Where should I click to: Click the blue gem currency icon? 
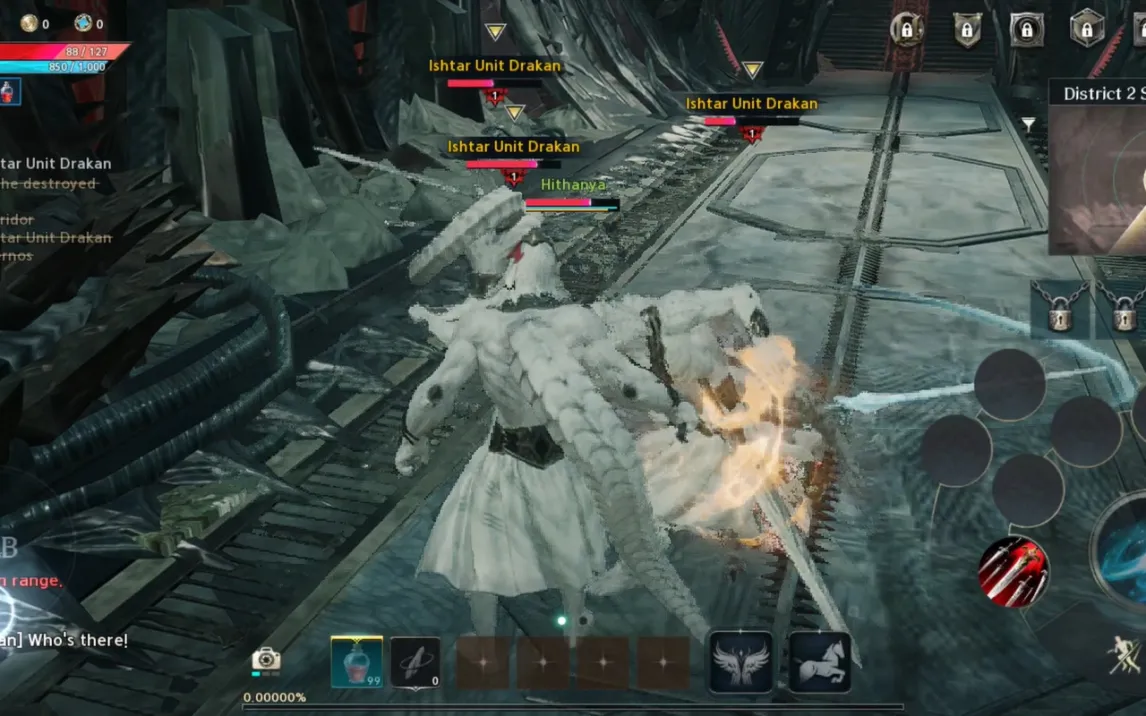(x=83, y=23)
